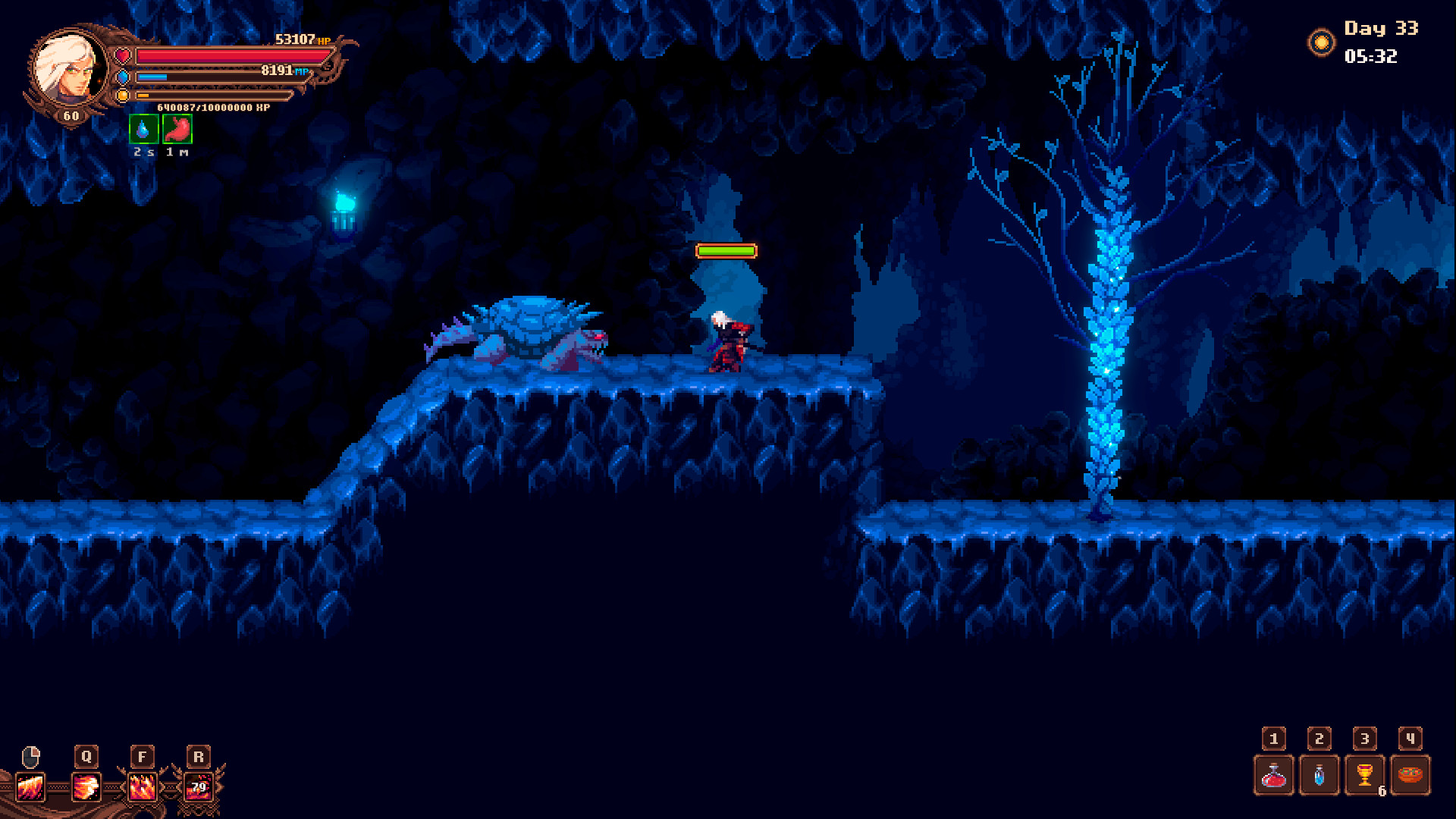The image size is (1456, 819).
Task: Activate the Q fireball skill
Action: click(86, 789)
